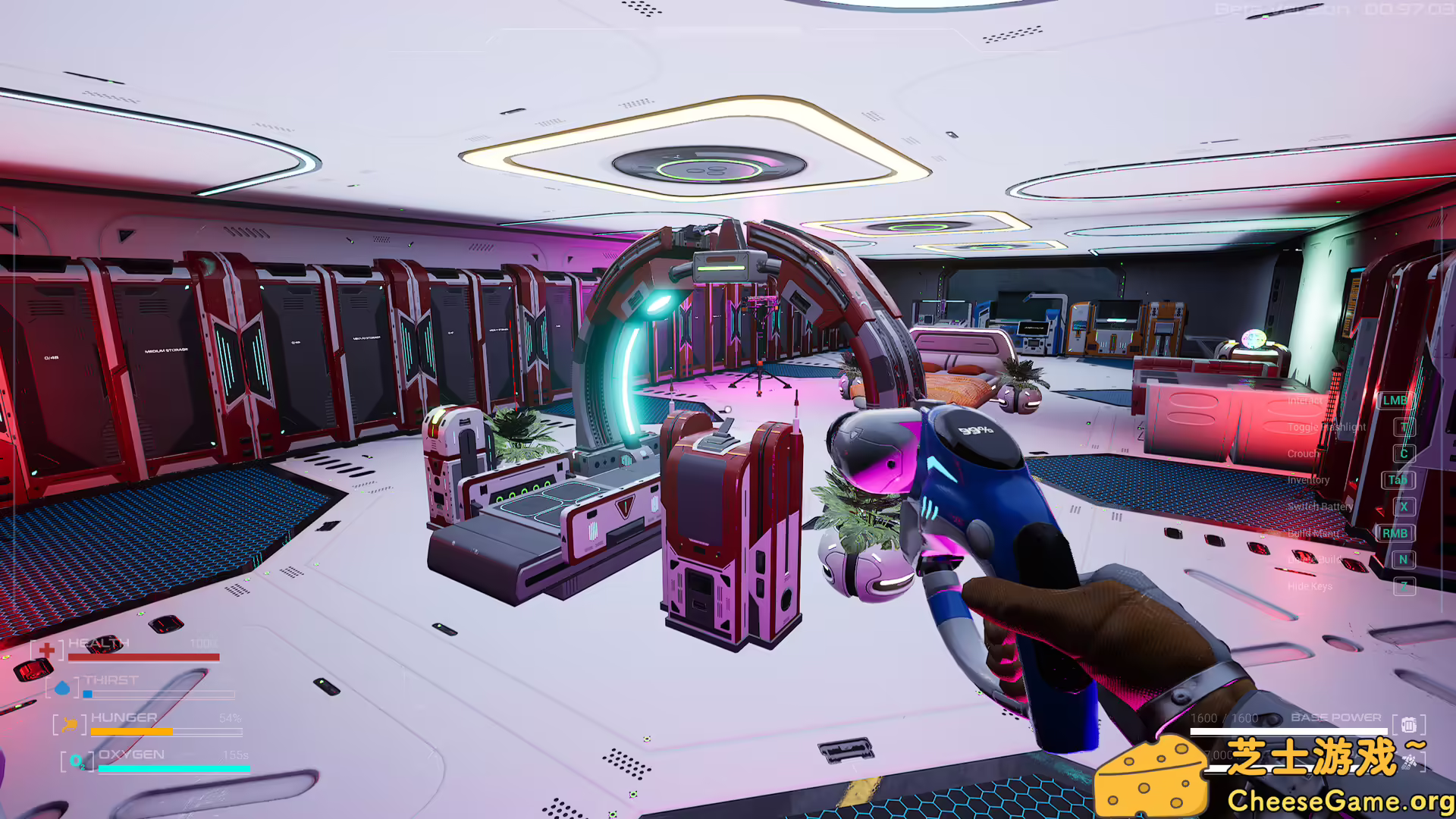Click the Health cross icon
Image resolution: width=1456 pixels, height=819 pixels.
coord(47,648)
